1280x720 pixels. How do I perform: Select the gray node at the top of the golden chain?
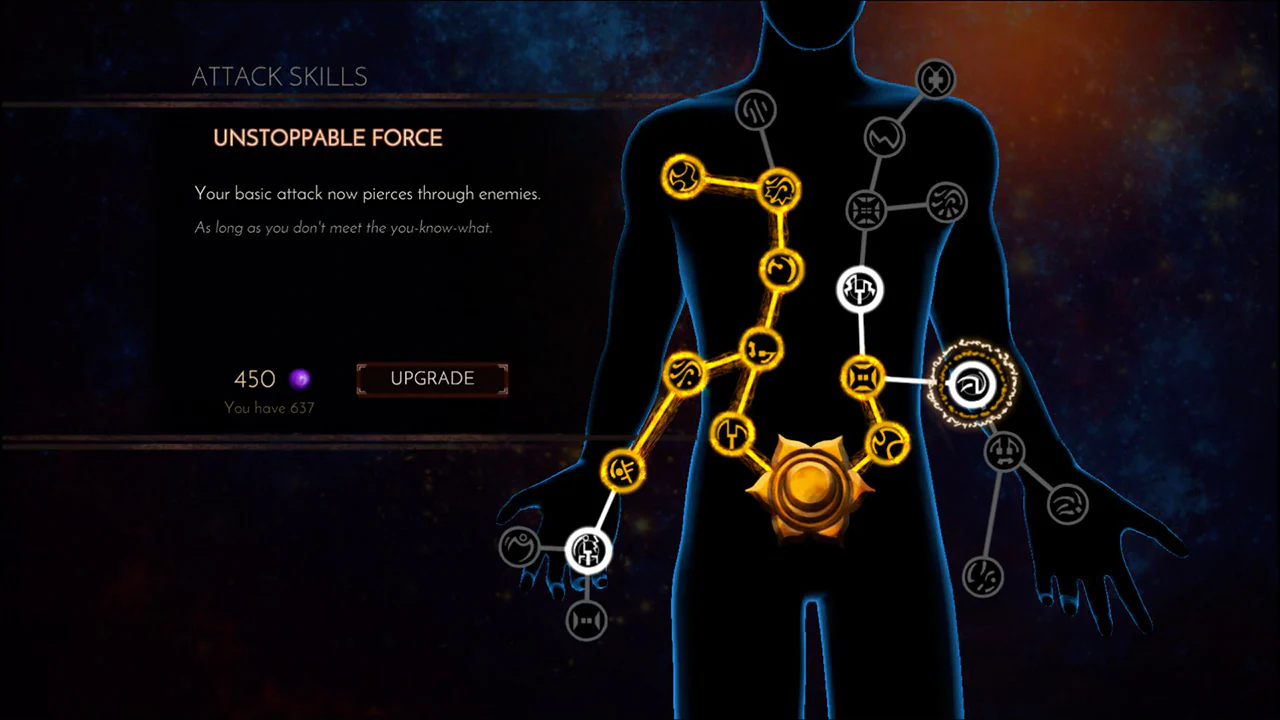(756, 110)
